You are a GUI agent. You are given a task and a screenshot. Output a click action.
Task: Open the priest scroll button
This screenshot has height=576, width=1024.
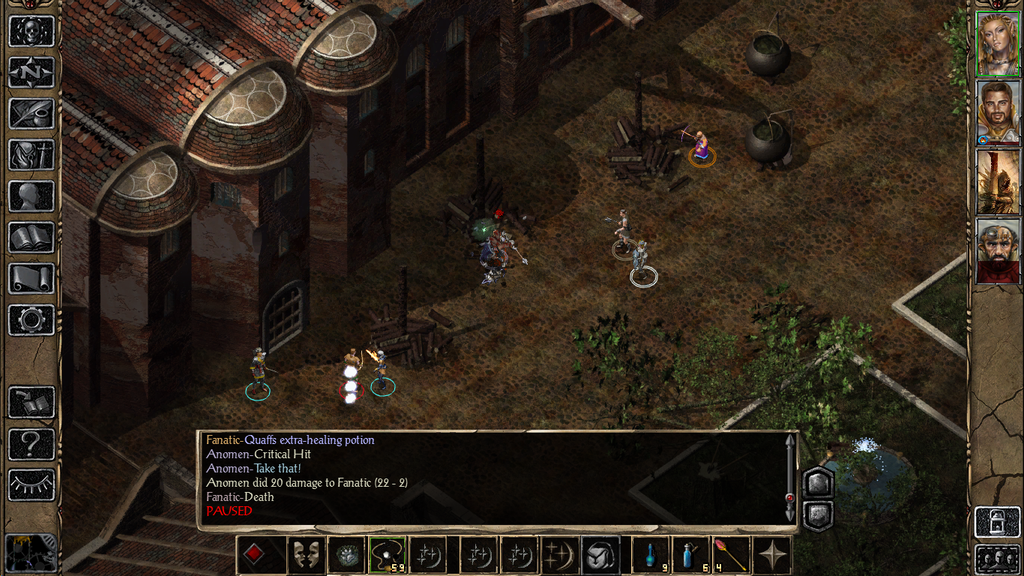[x=31, y=278]
